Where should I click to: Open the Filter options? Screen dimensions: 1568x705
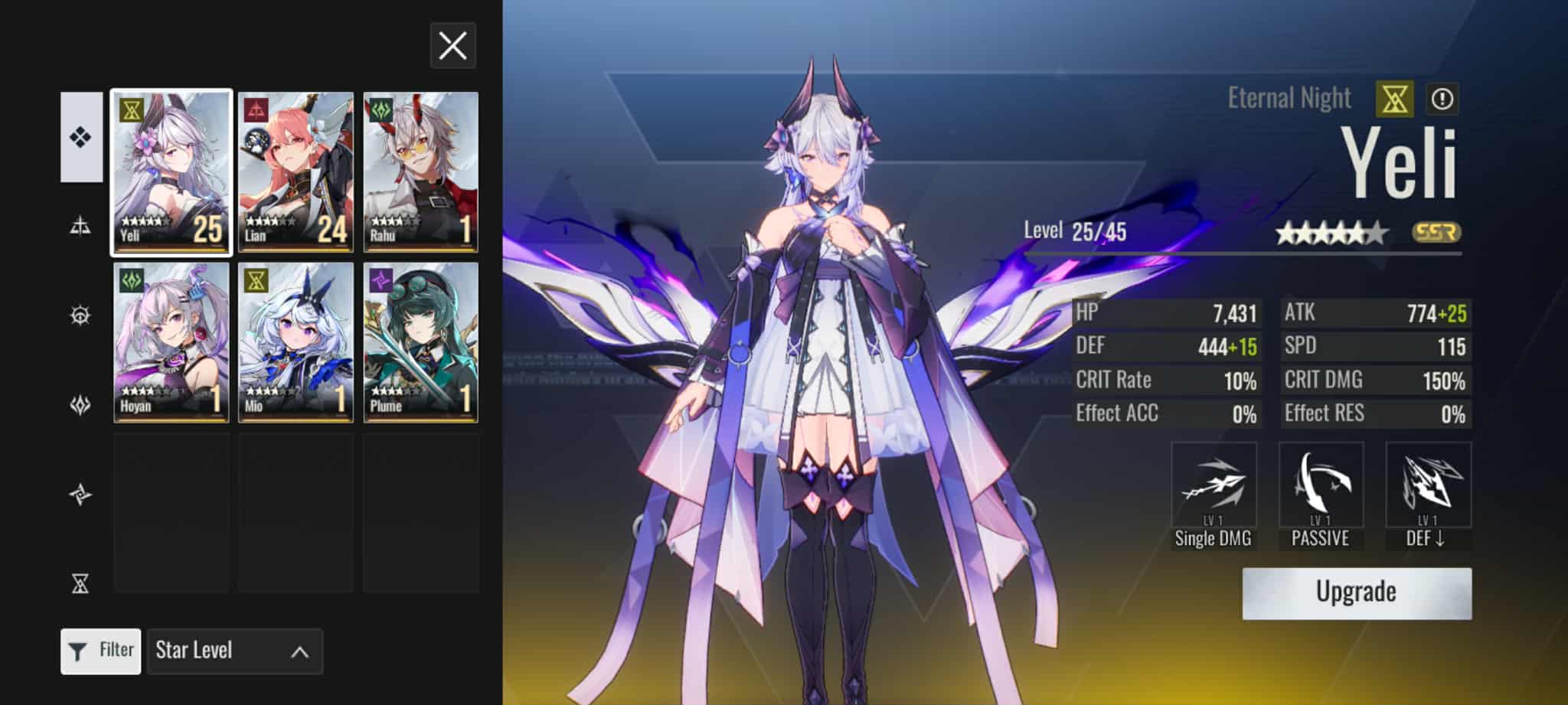101,651
